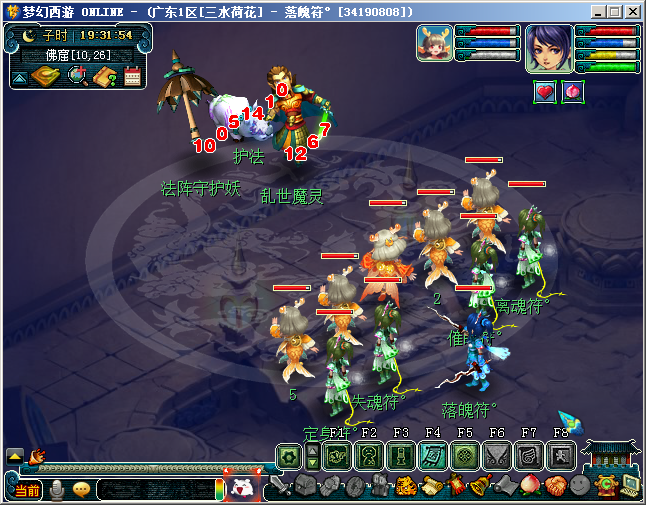
Task: Switch the chat channel labeled 当前
Action: tap(28, 490)
